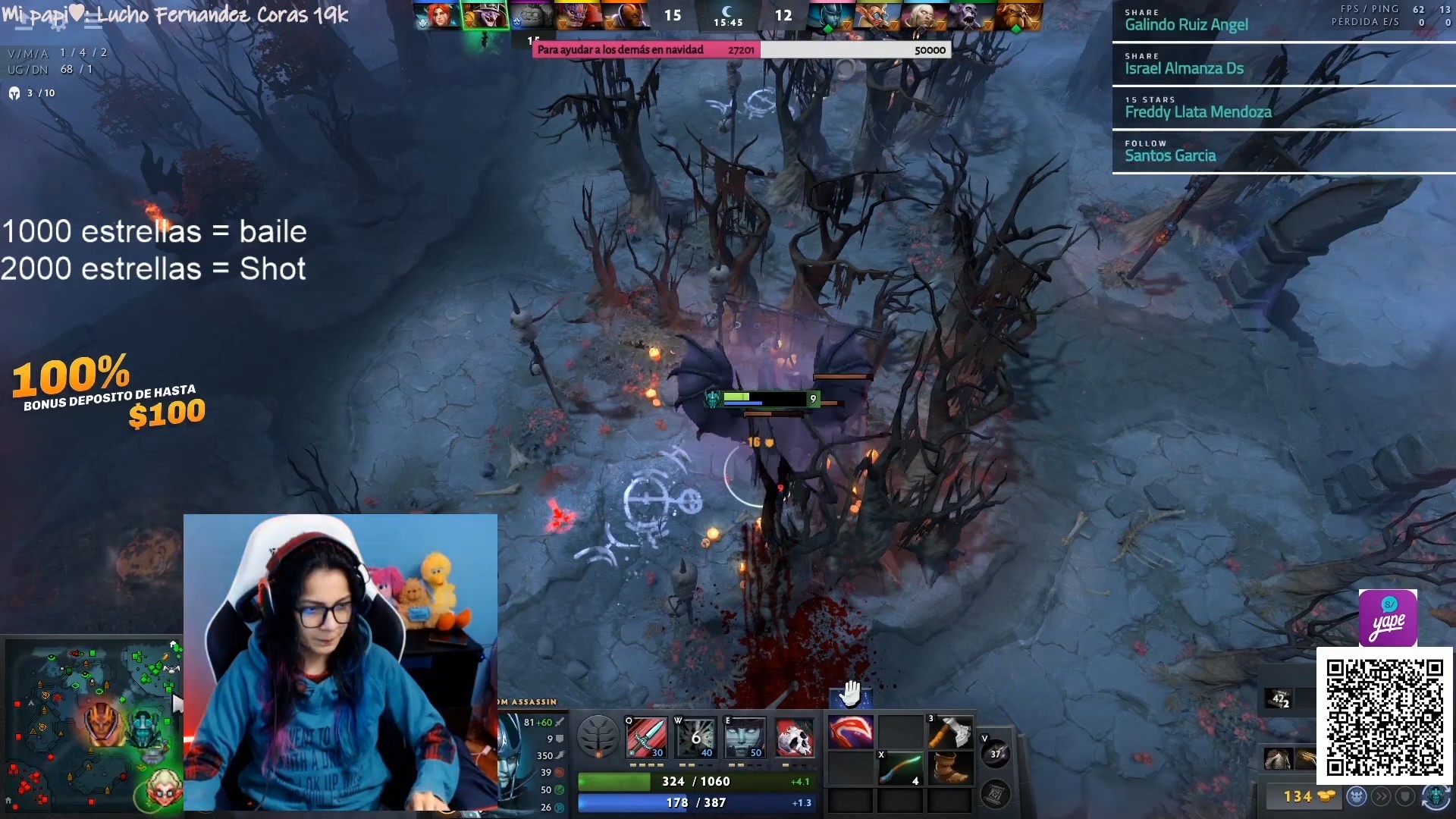1456x819 pixels.
Task: Select the brown boots item slot
Action: click(x=949, y=769)
